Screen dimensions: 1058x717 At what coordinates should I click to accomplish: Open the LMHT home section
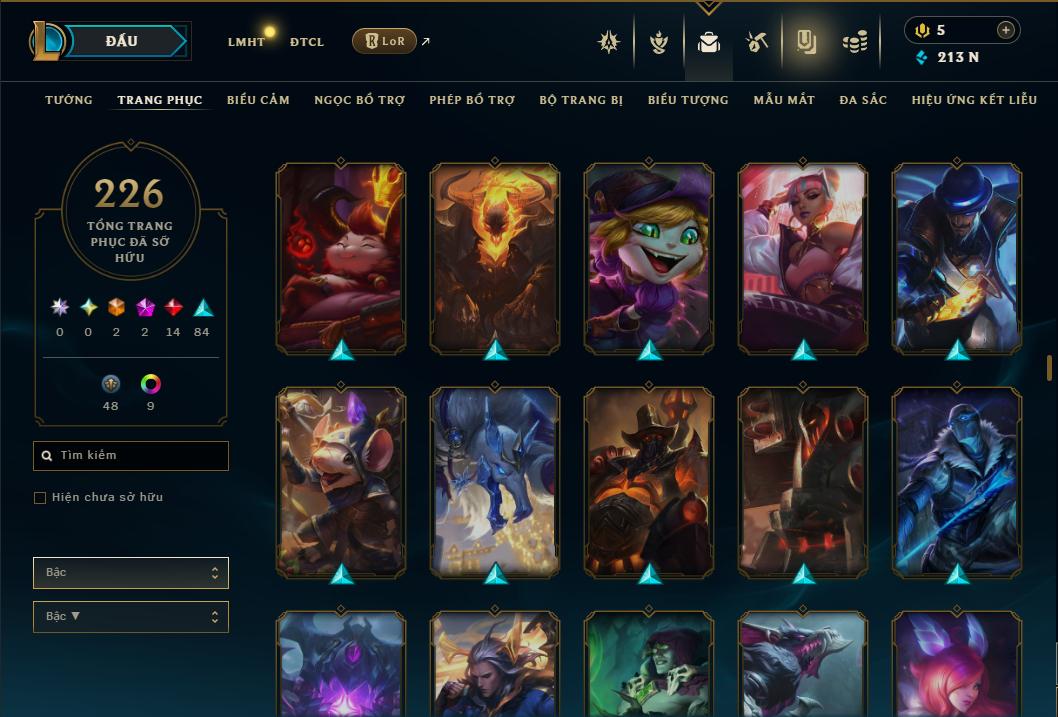[246, 42]
